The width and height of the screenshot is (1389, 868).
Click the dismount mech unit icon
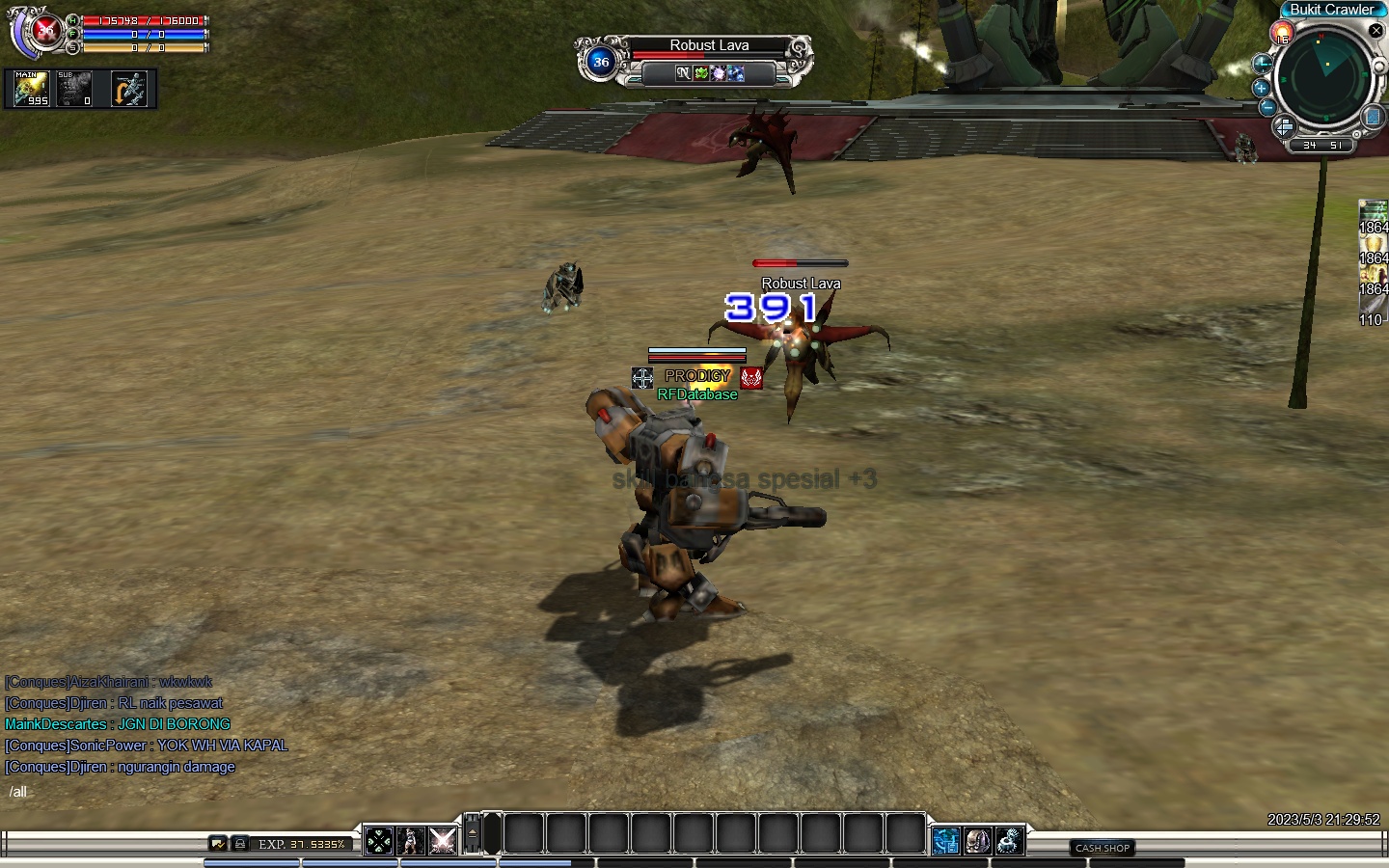tap(129, 89)
